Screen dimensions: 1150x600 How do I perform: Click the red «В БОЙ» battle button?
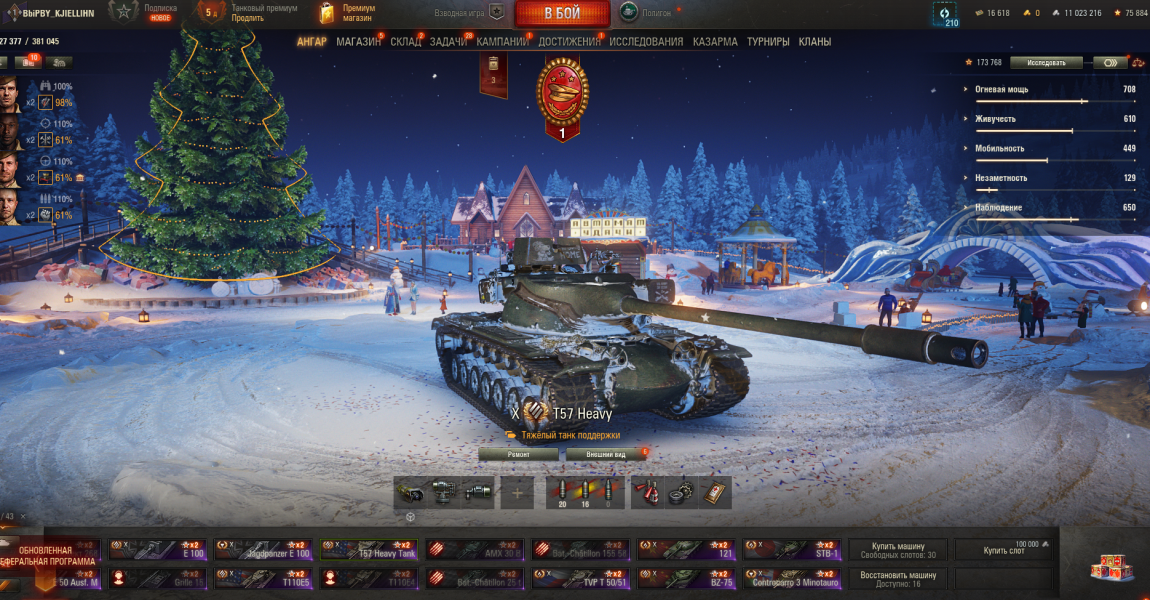coord(562,13)
